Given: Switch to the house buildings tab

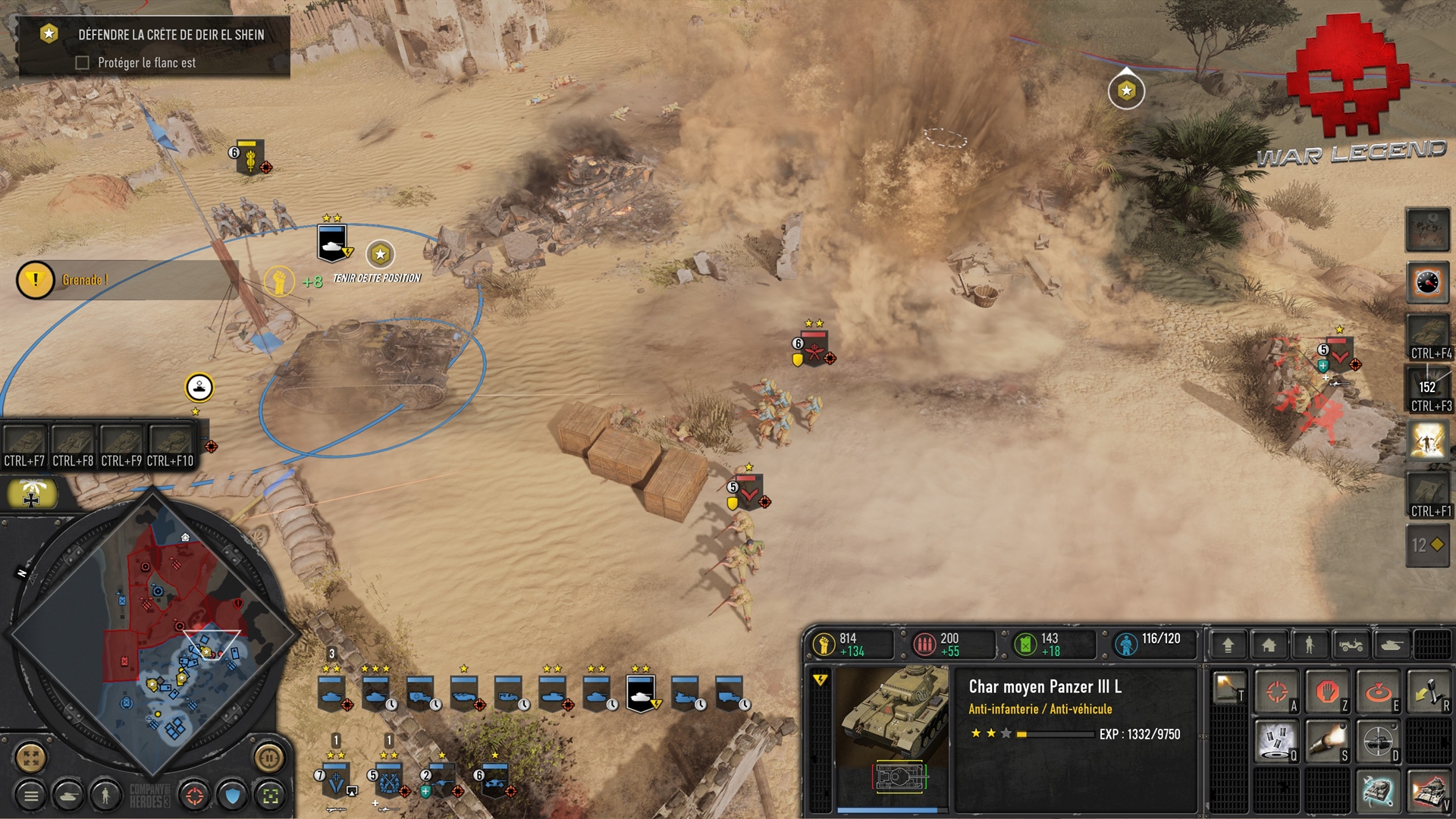Looking at the screenshot, I should pos(1269,645).
